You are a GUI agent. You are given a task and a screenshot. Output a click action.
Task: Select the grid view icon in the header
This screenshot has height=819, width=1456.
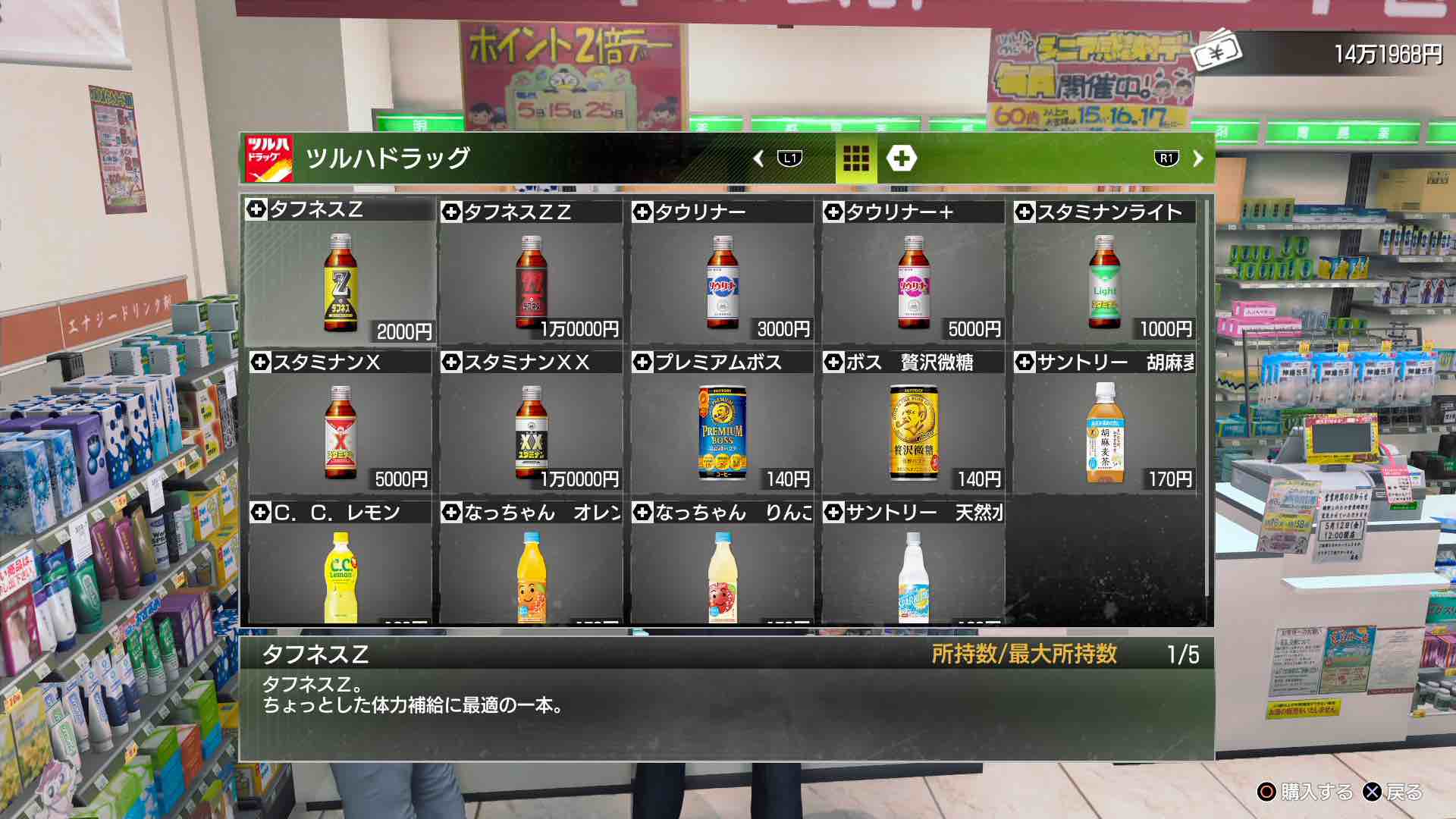pyautogui.click(x=855, y=156)
